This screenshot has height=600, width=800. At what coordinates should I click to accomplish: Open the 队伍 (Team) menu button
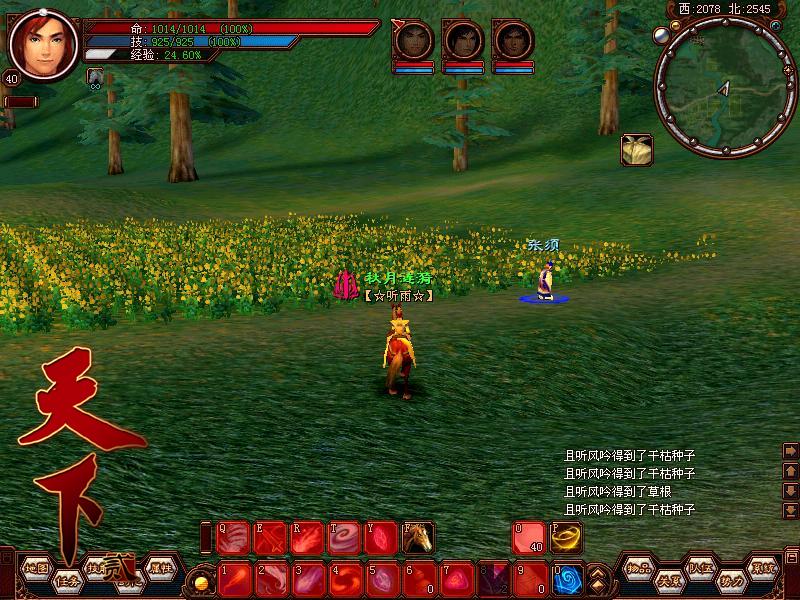[700, 567]
